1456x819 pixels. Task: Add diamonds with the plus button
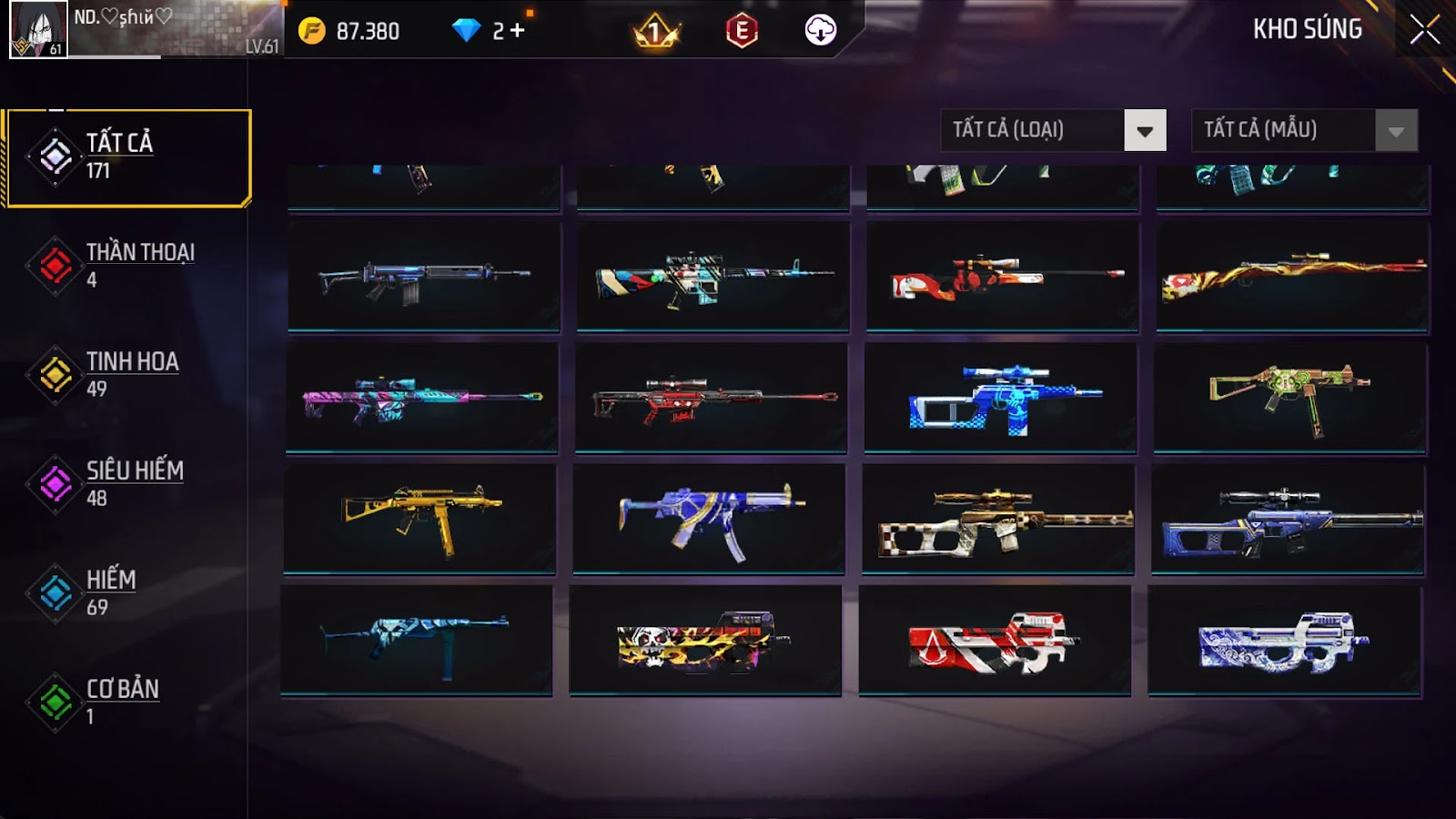[x=518, y=31]
